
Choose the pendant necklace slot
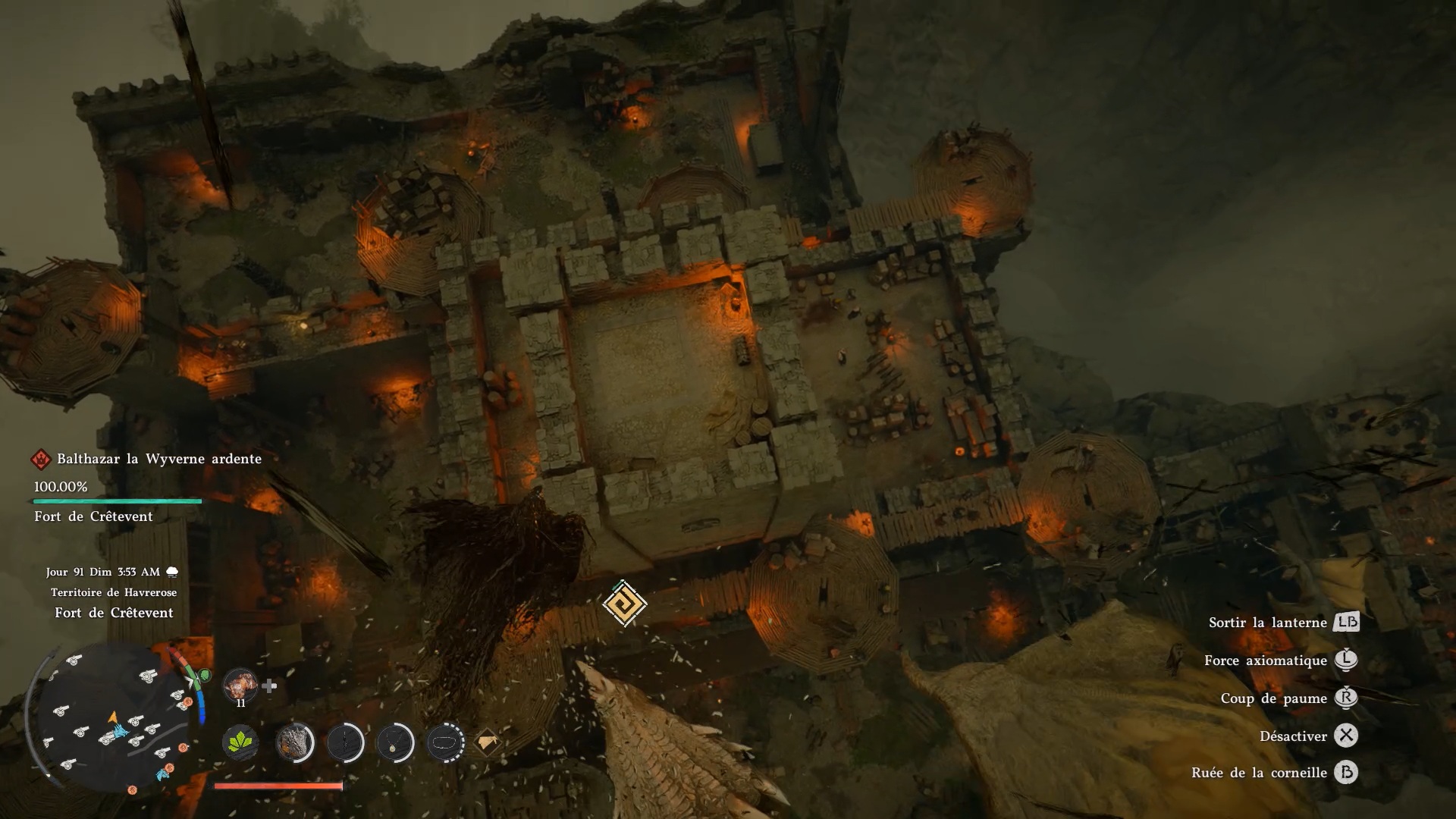coord(395,742)
